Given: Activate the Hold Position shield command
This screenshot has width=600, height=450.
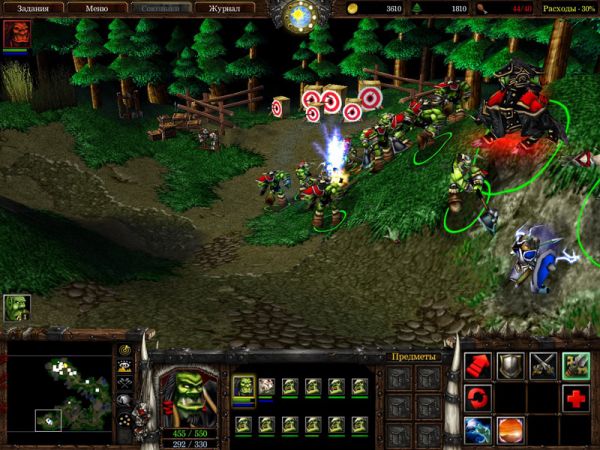Looking at the screenshot, I should 511,366.
